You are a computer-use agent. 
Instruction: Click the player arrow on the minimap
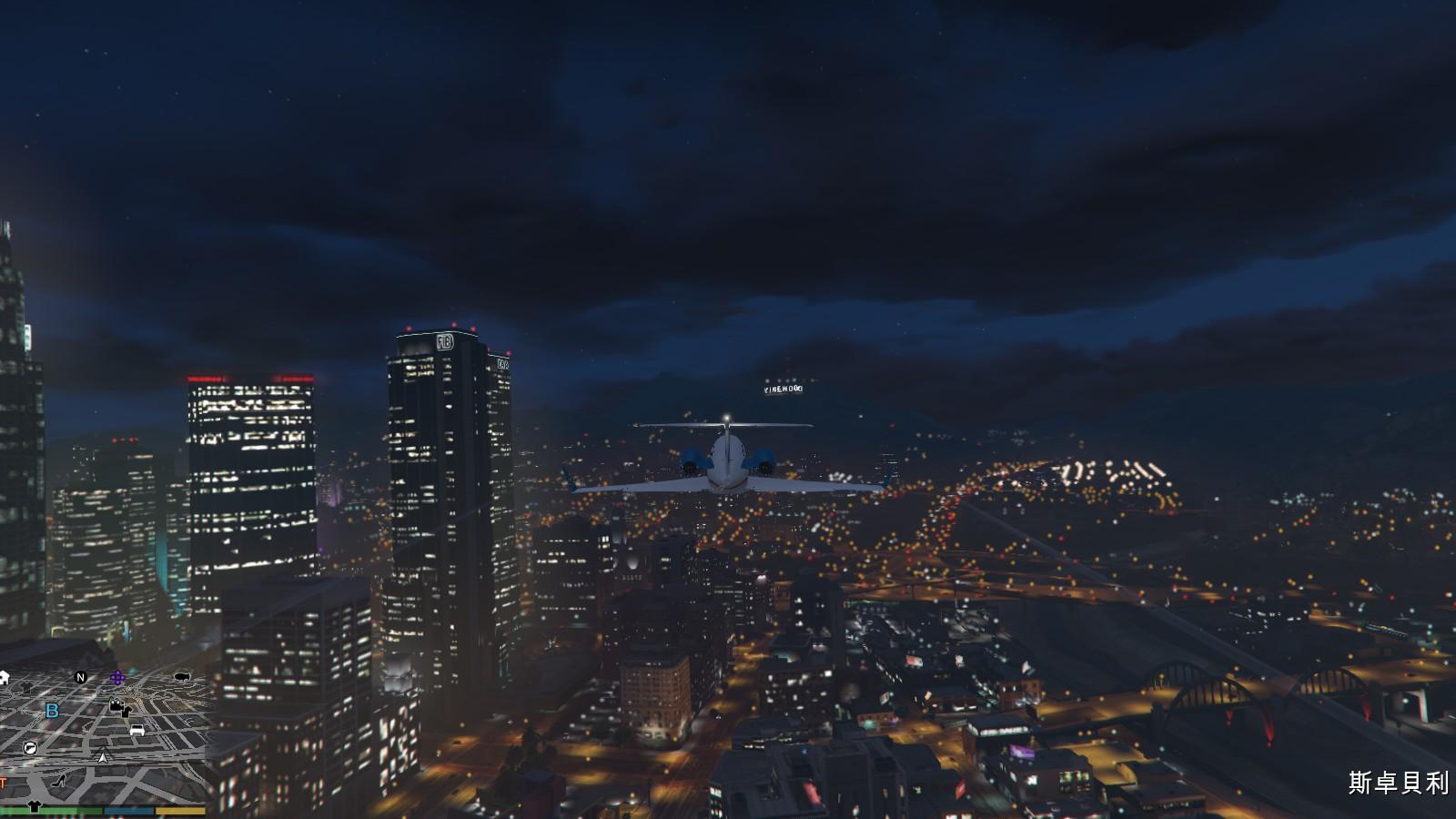tap(104, 757)
